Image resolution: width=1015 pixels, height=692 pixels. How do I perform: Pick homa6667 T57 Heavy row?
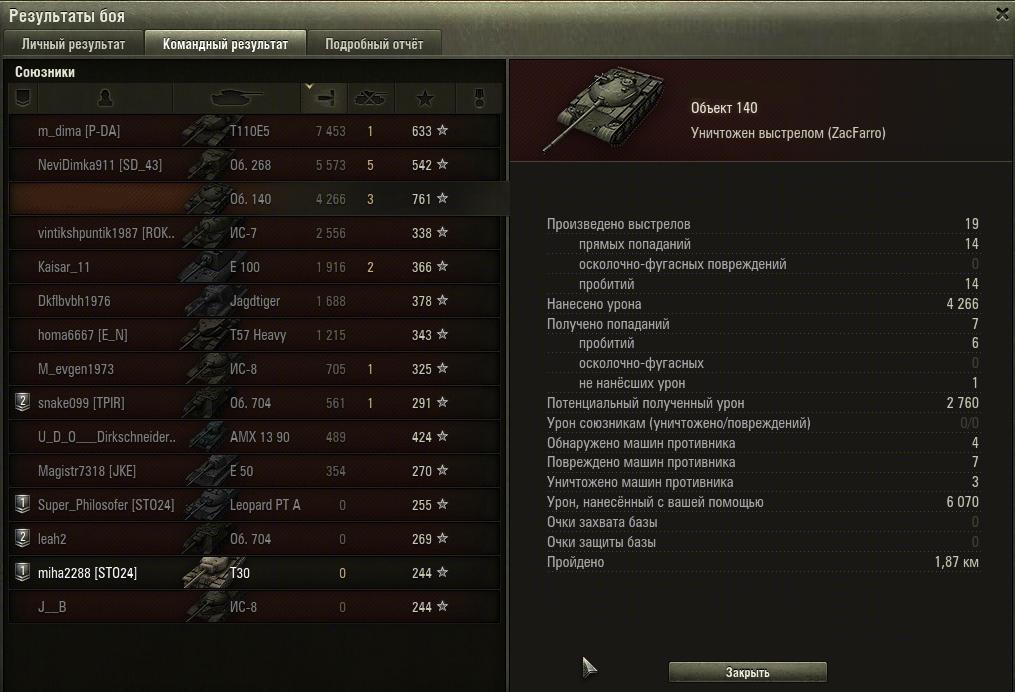tap(254, 335)
